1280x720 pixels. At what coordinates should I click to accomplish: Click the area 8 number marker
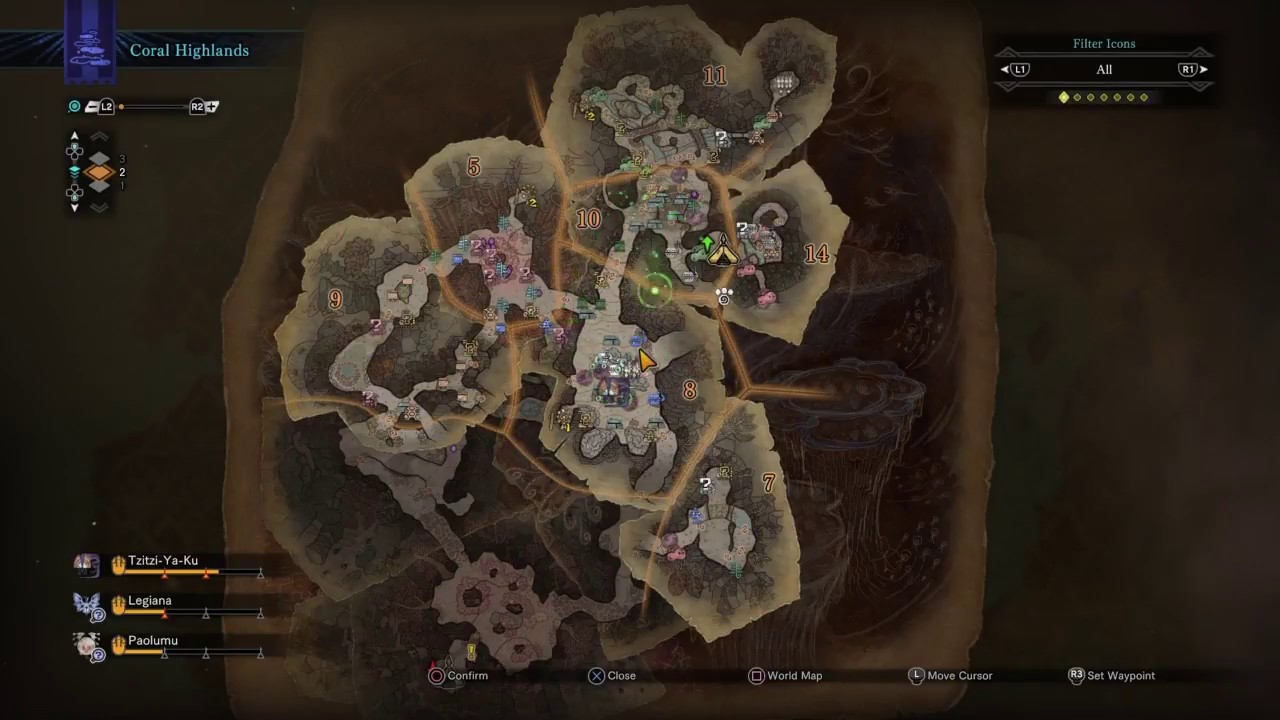point(689,391)
